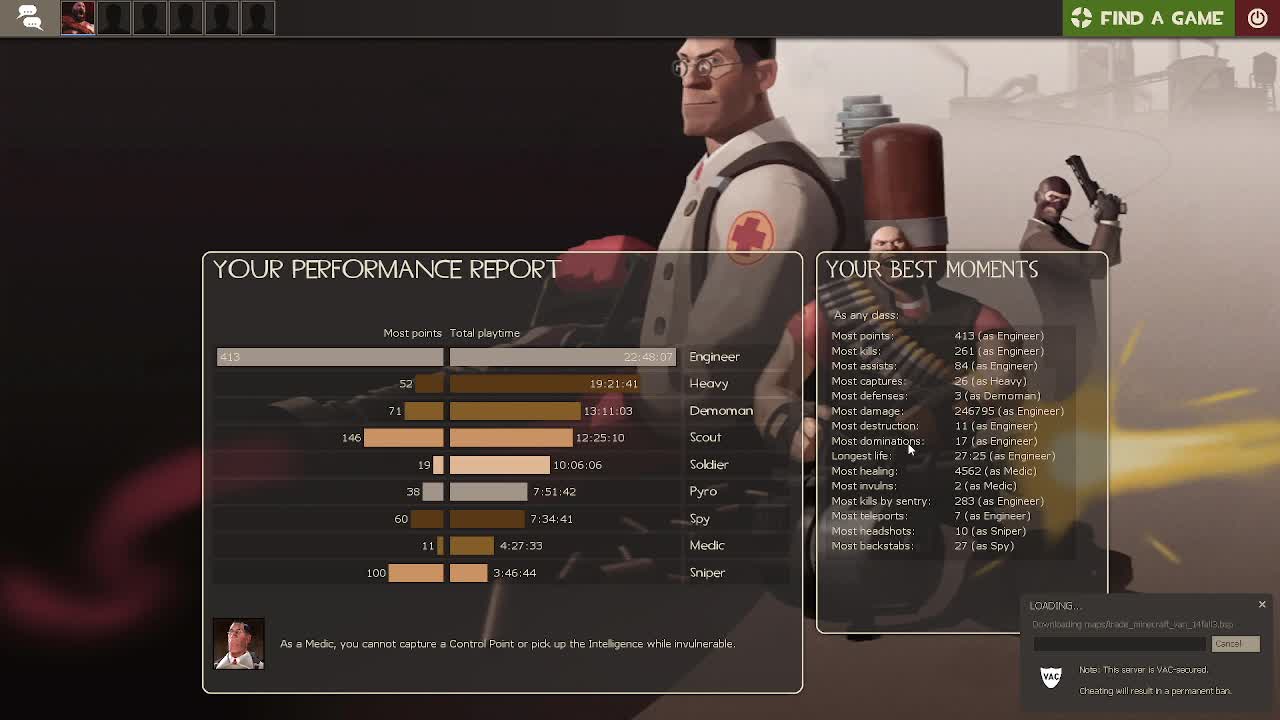The image size is (1280, 720).
Task: Cancel the map download
Action: 1235,644
